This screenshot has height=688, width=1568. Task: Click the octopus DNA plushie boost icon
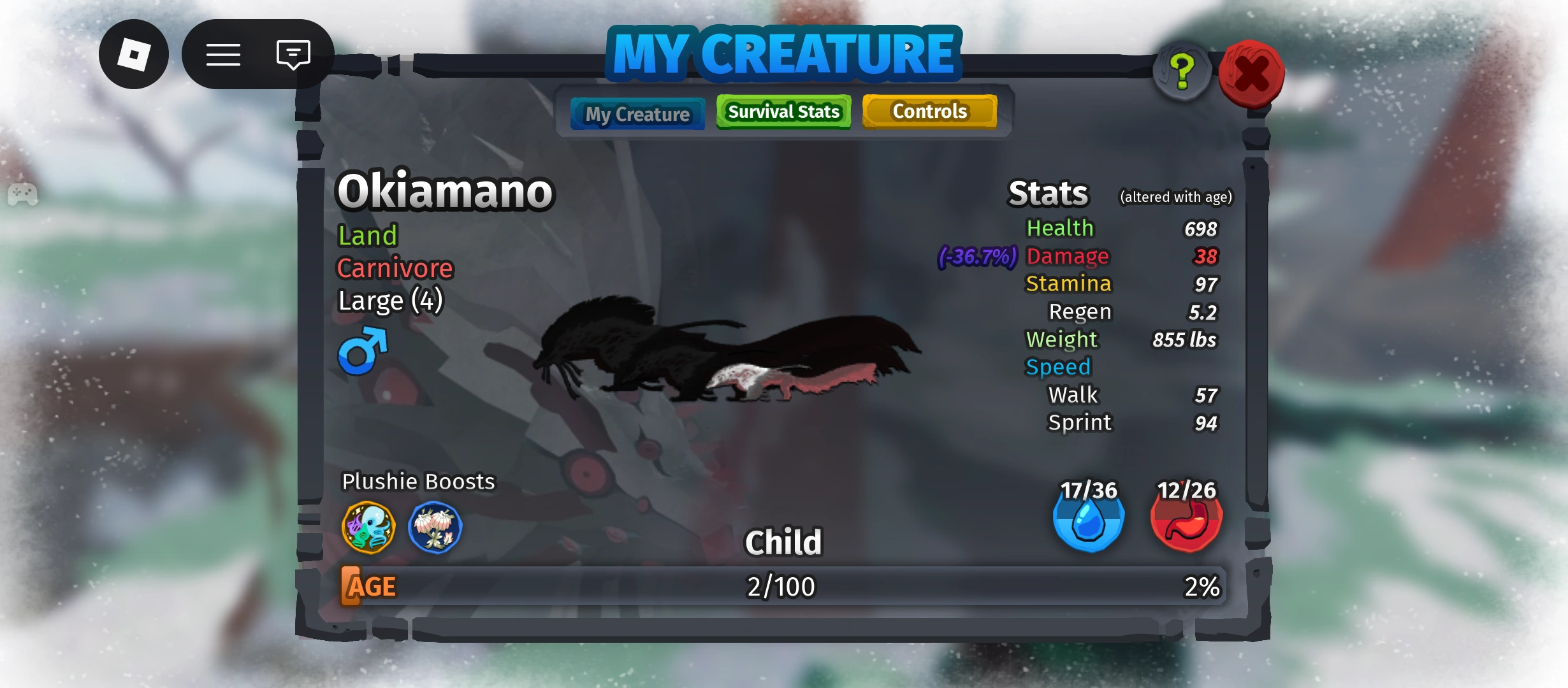[x=368, y=527]
